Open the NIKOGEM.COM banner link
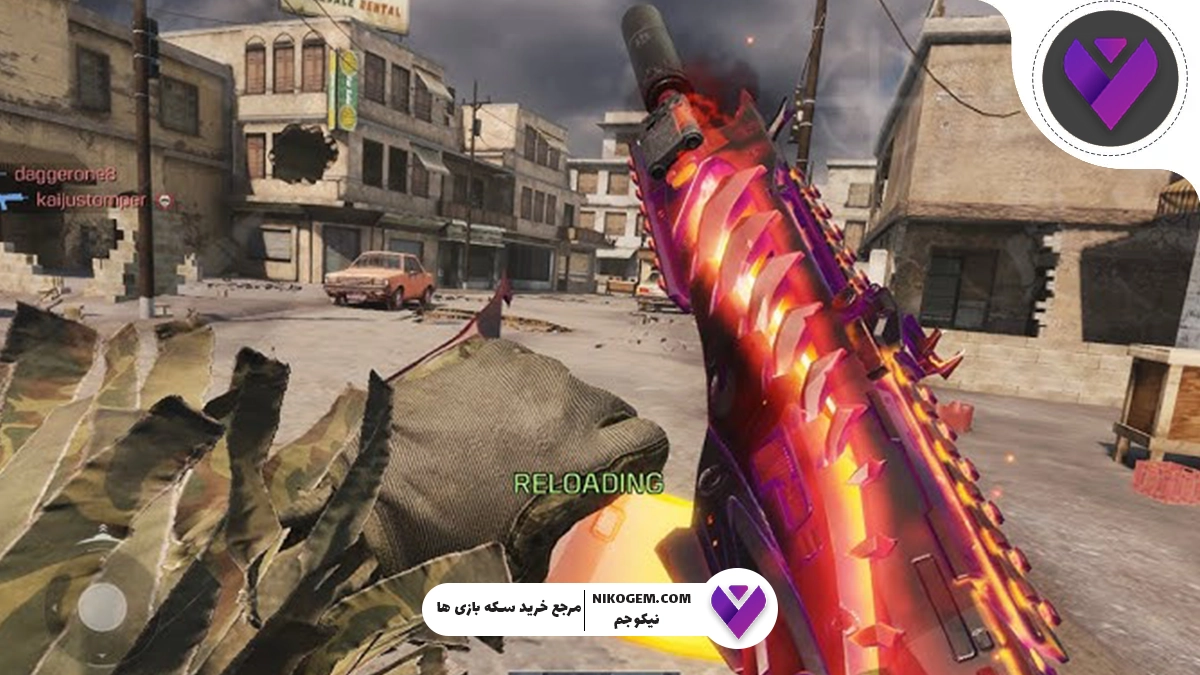Image resolution: width=1200 pixels, height=675 pixels. pyautogui.click(x=647, y=598)
